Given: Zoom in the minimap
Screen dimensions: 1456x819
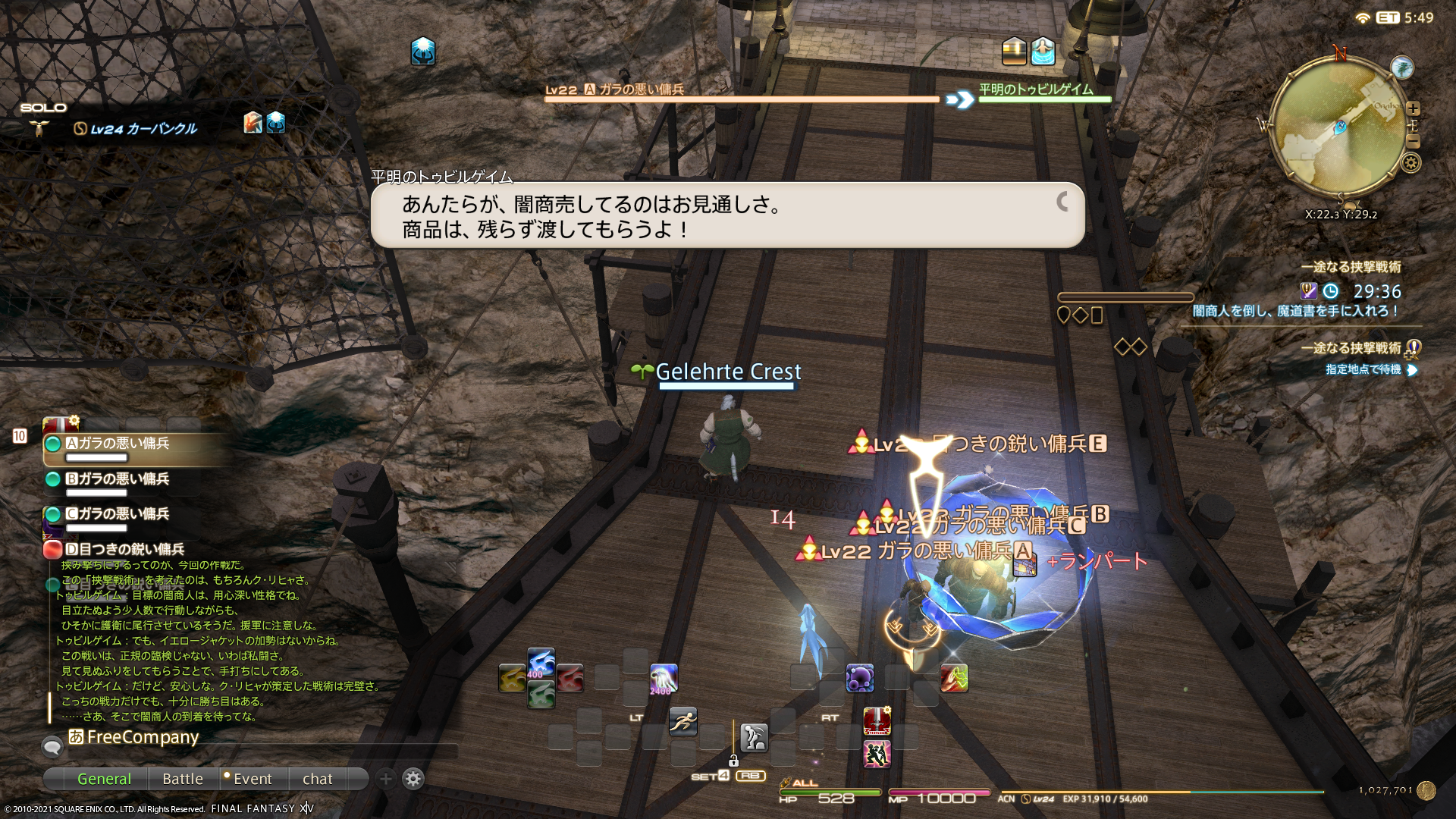Looking at the screenshot, I should coord(1413,108).
